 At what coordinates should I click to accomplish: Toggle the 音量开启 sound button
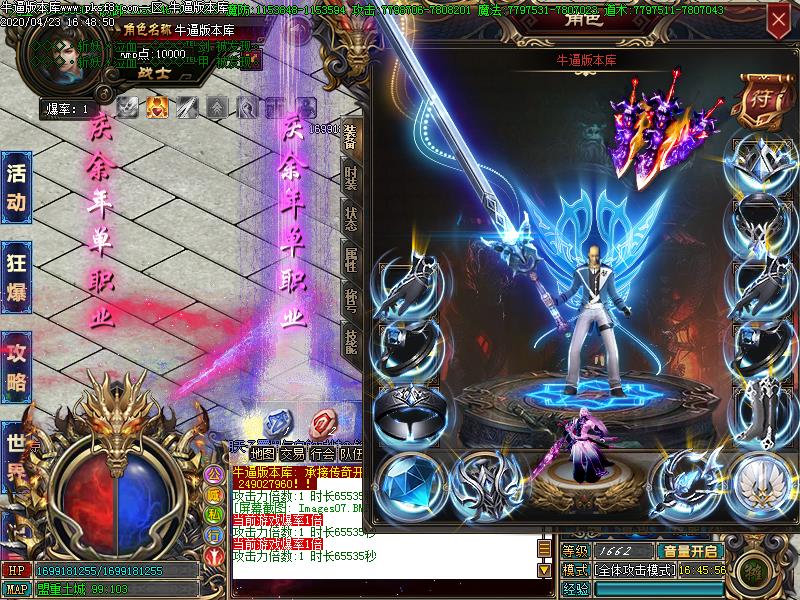[x=690, y=551]
